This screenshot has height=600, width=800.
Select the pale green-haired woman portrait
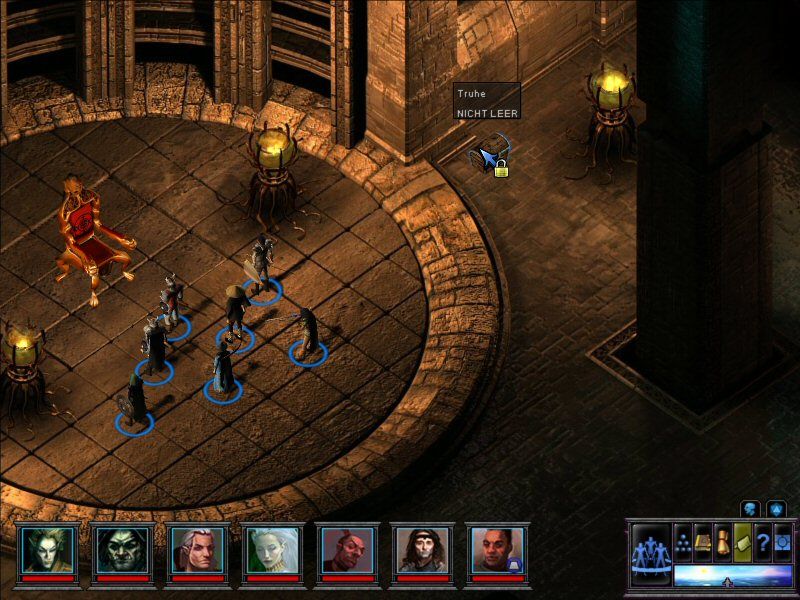[272, 548]
